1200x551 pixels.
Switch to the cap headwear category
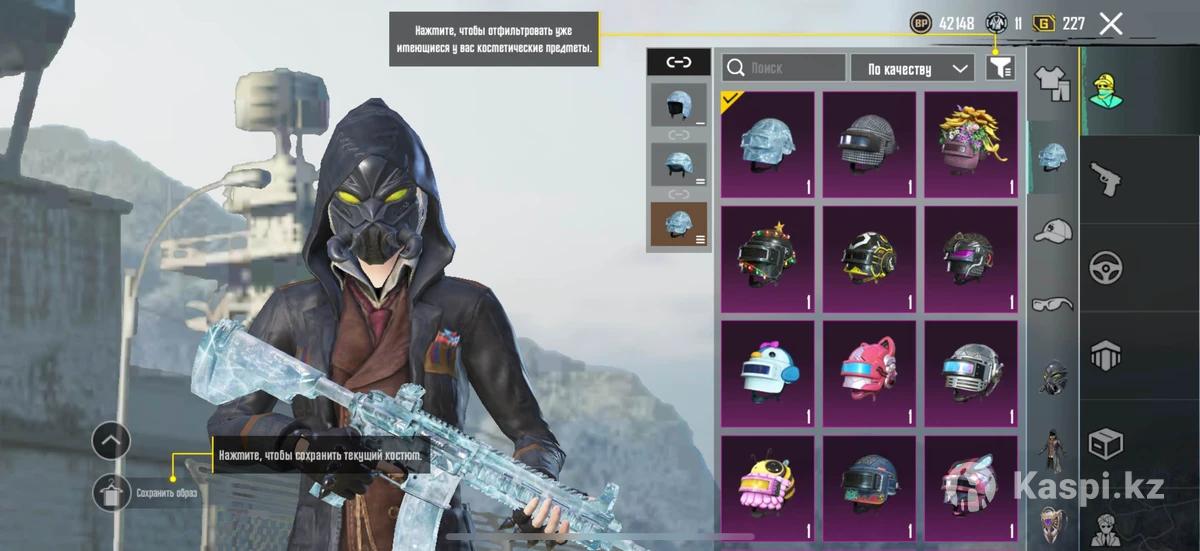(1053, 232)
